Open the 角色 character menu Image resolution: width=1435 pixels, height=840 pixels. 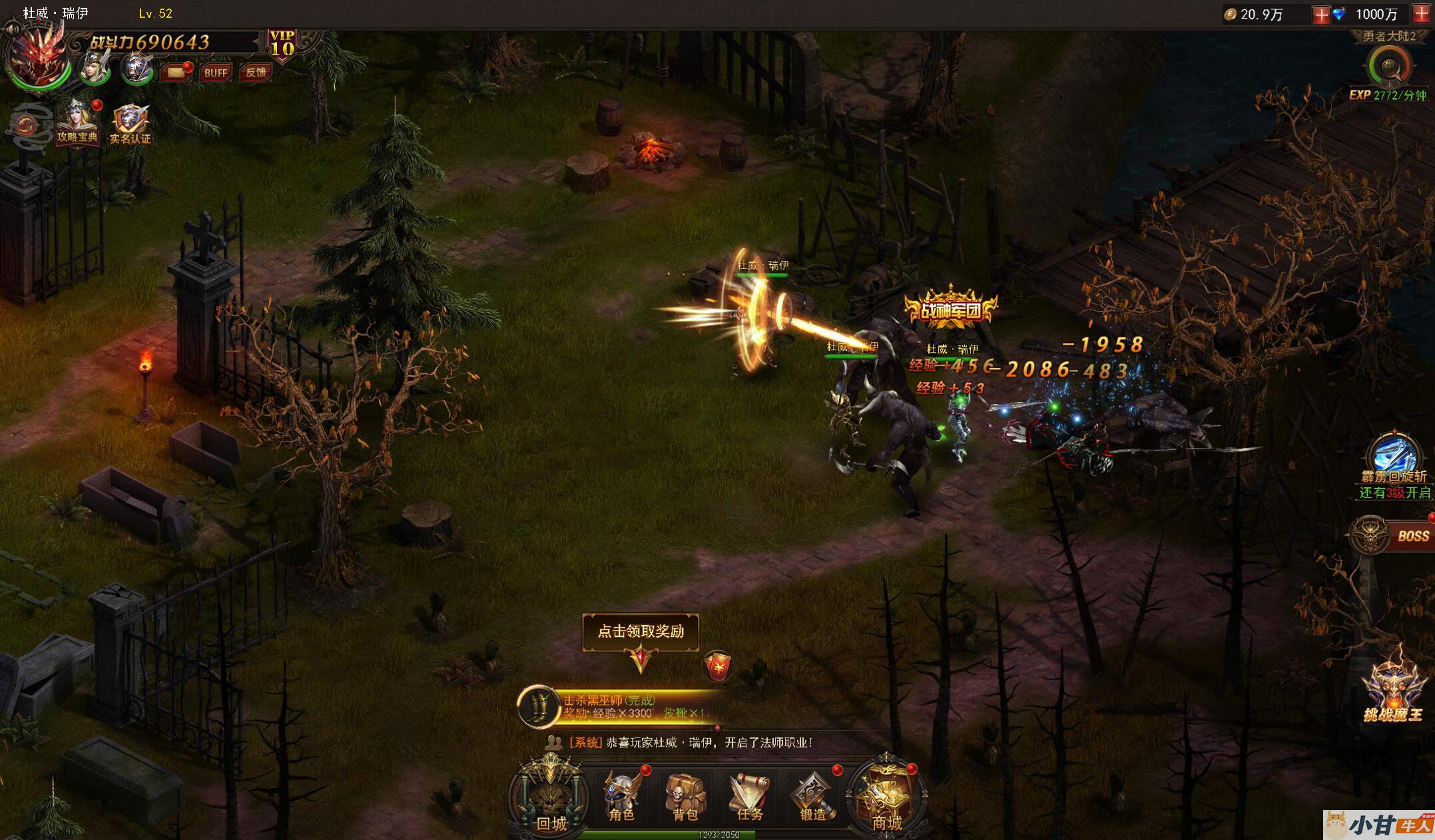tap(622, 796)
